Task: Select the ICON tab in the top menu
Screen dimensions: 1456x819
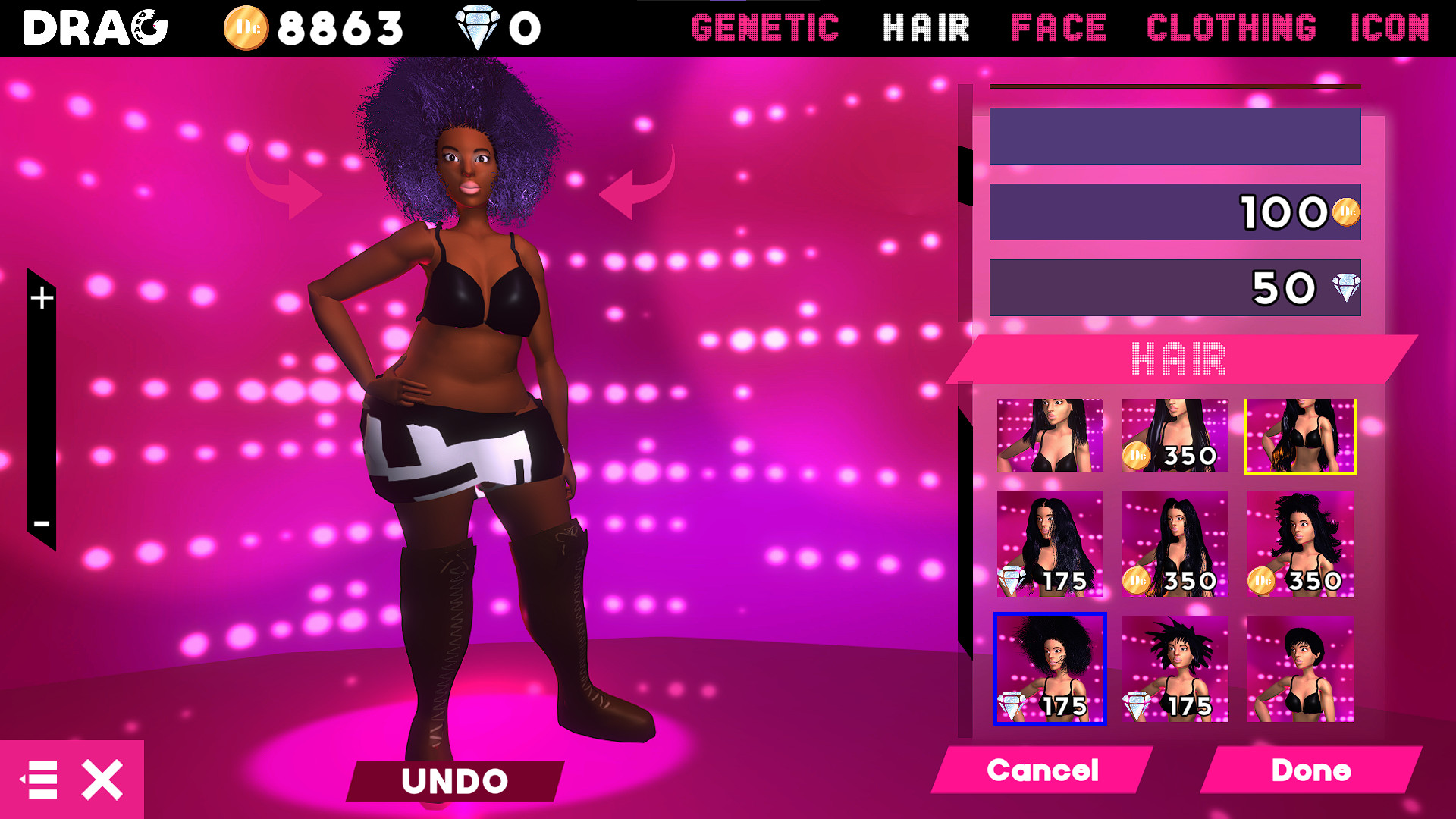Action: pos(1390,28)
